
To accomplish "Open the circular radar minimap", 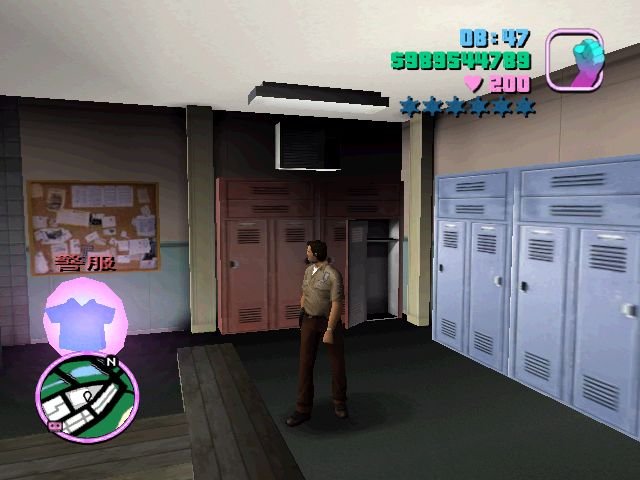I will [x=87, y=398].
